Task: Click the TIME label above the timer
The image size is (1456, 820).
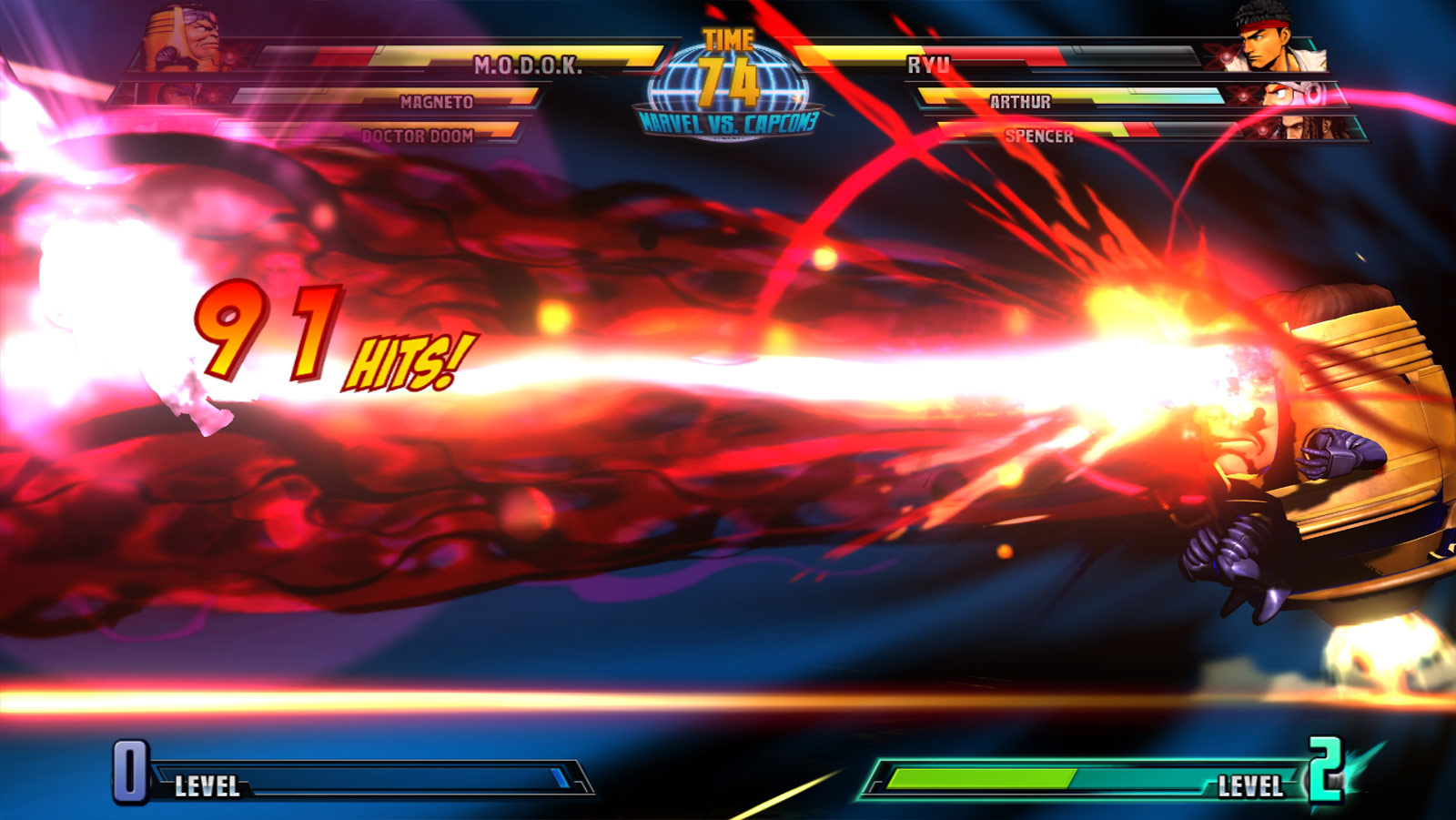Action: point(729,38)
